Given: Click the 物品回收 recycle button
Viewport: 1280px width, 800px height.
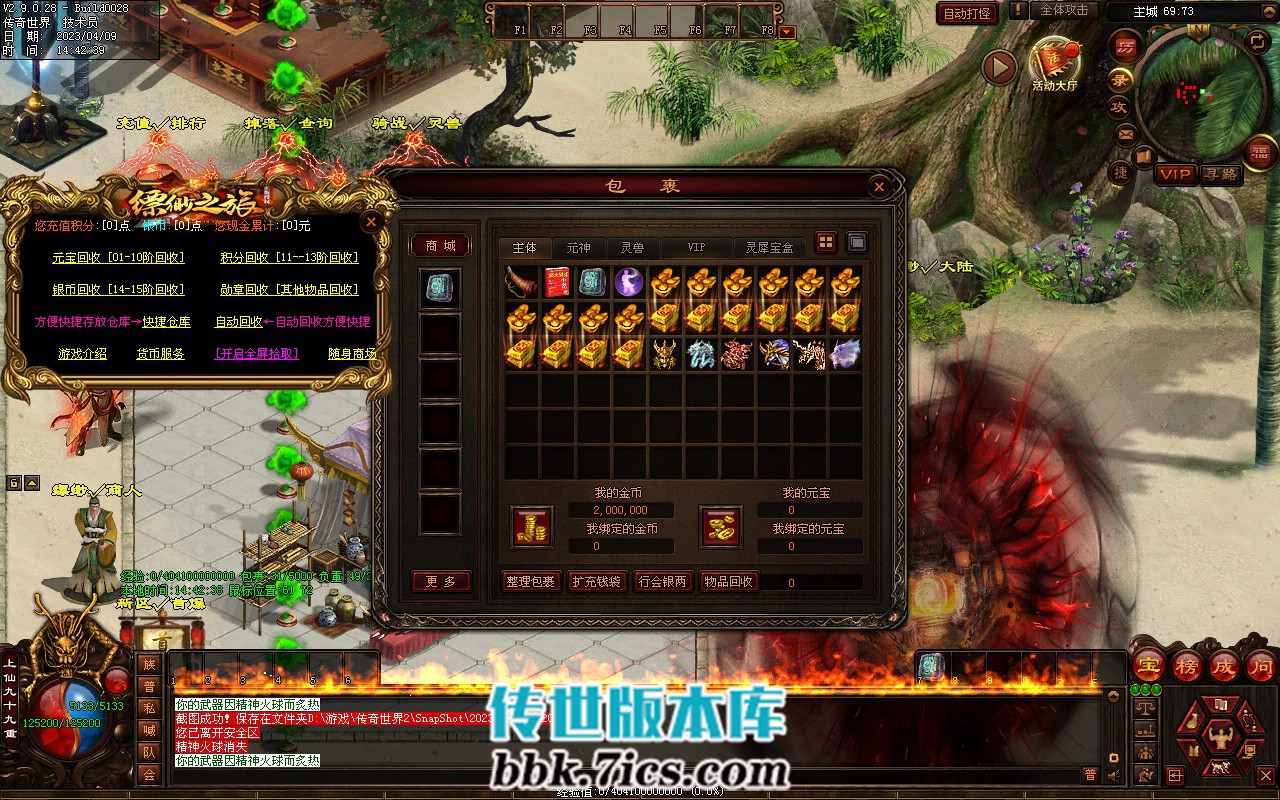Looking at the screenshot, I should [727, 582].
